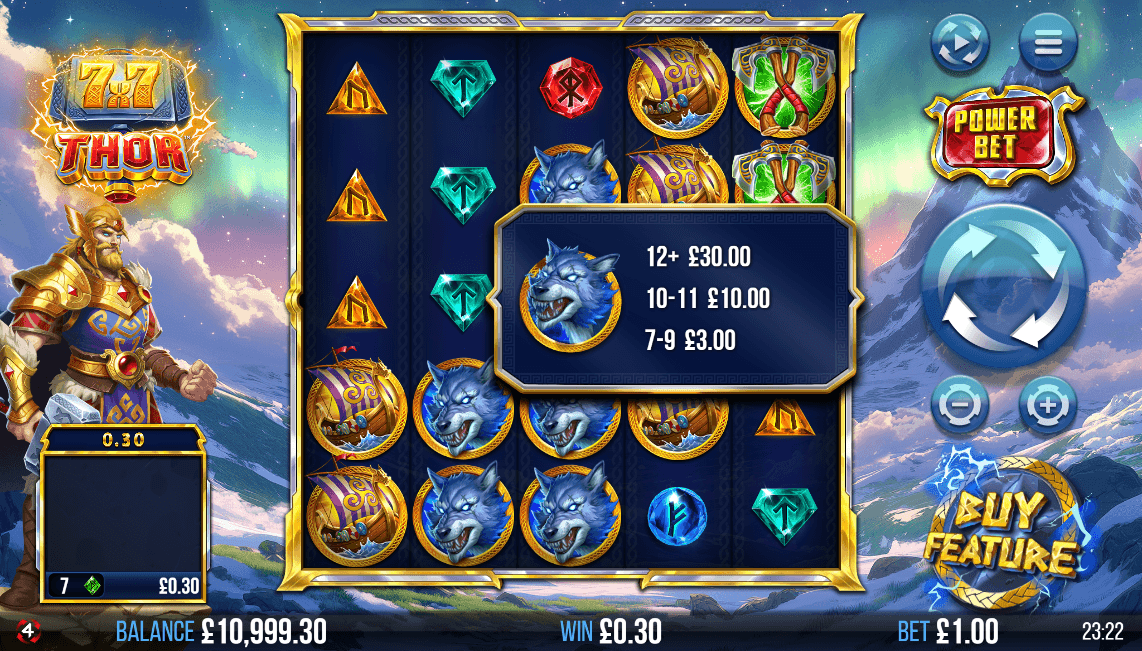This screenshot has width=1142, height=651.
Task: Click the 4 logo icon
Action: tap(28, 631)
